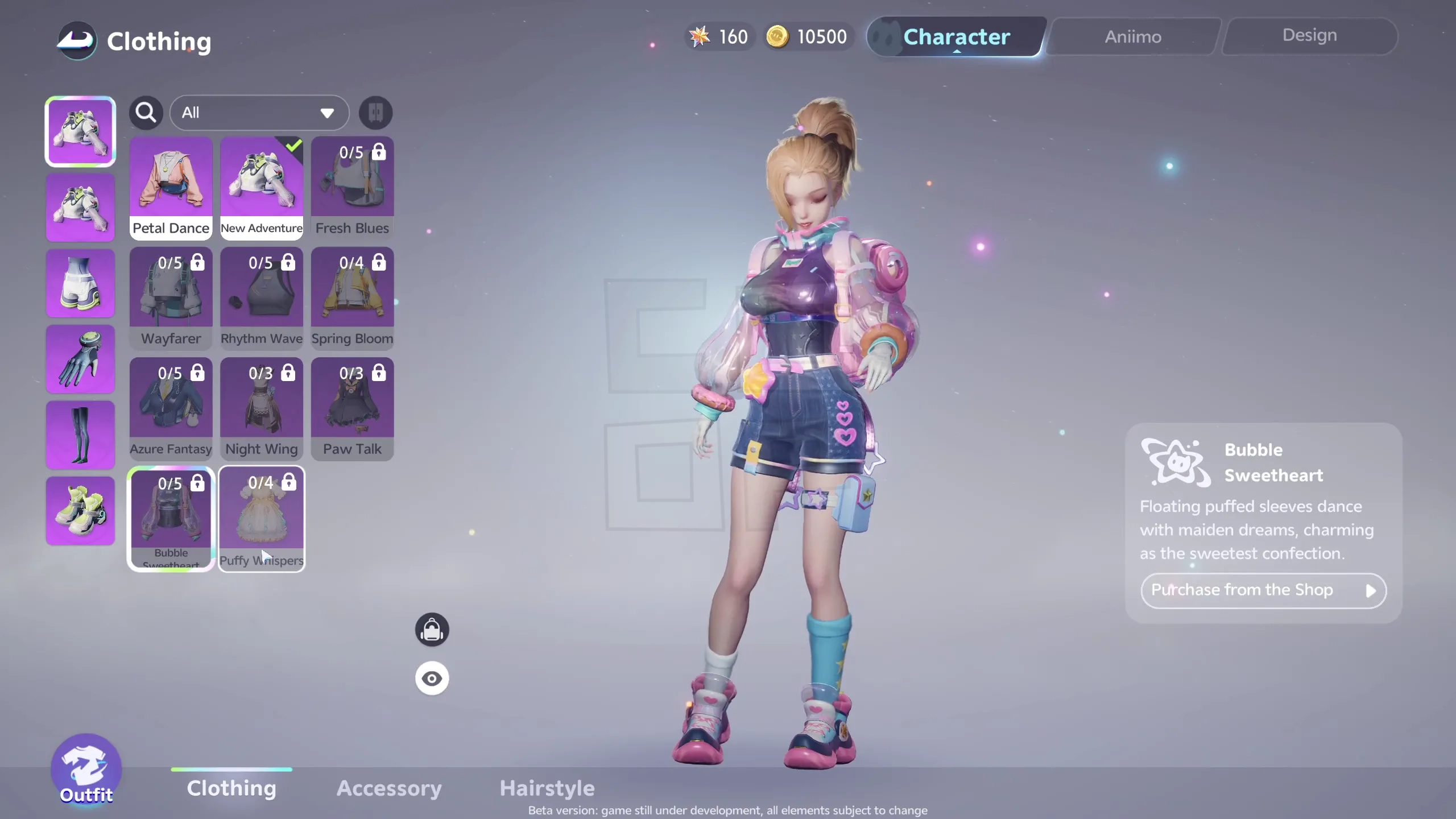The height and width of the screenshot is (819, 1456).
Task: Toggle the eye icon to hide the interface
Action: 432,678
